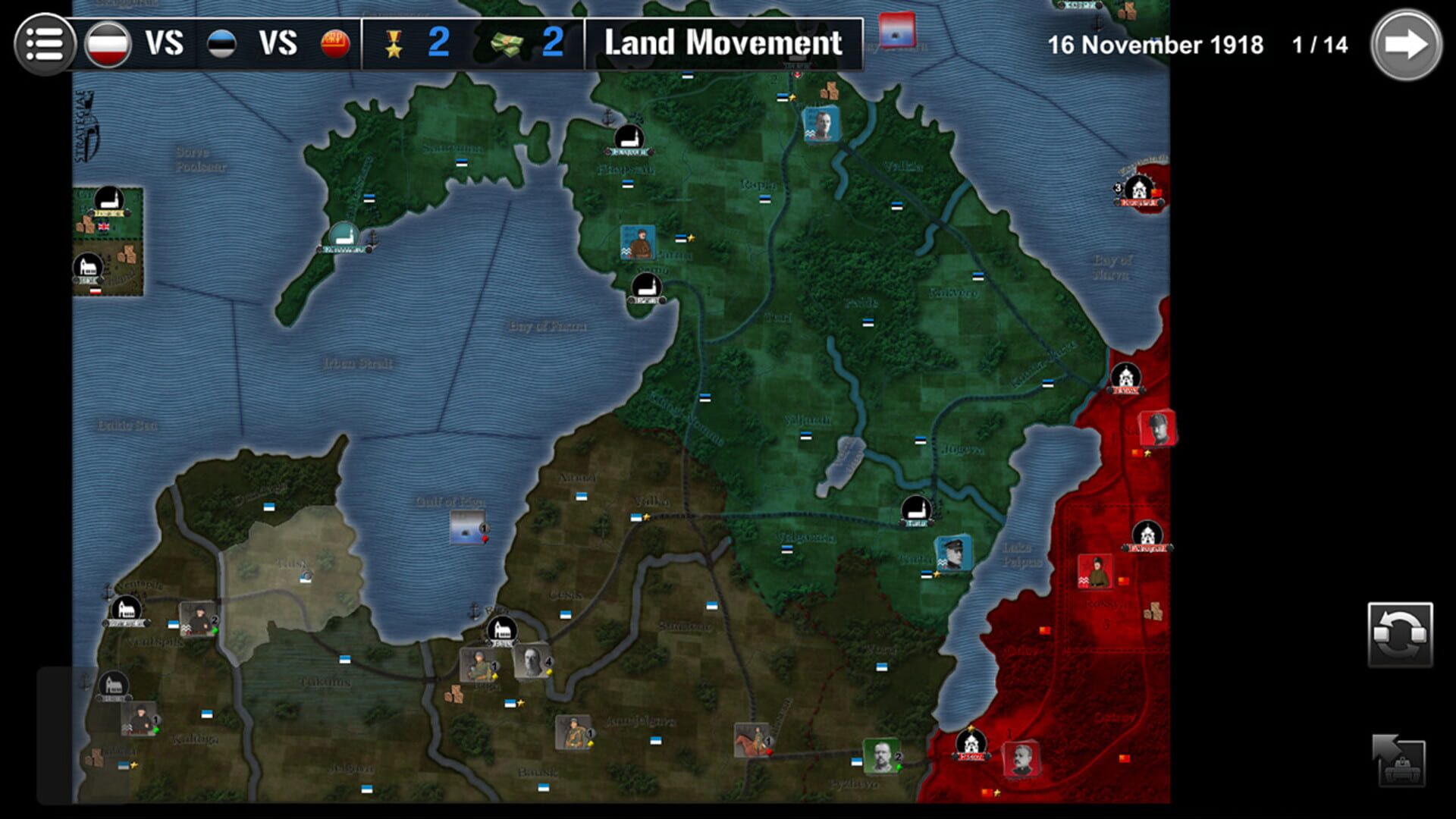The height and width of the screenshot is (819, 1456).
Task: Open the hamburger list menu in top left
Action: pos(43,43)
